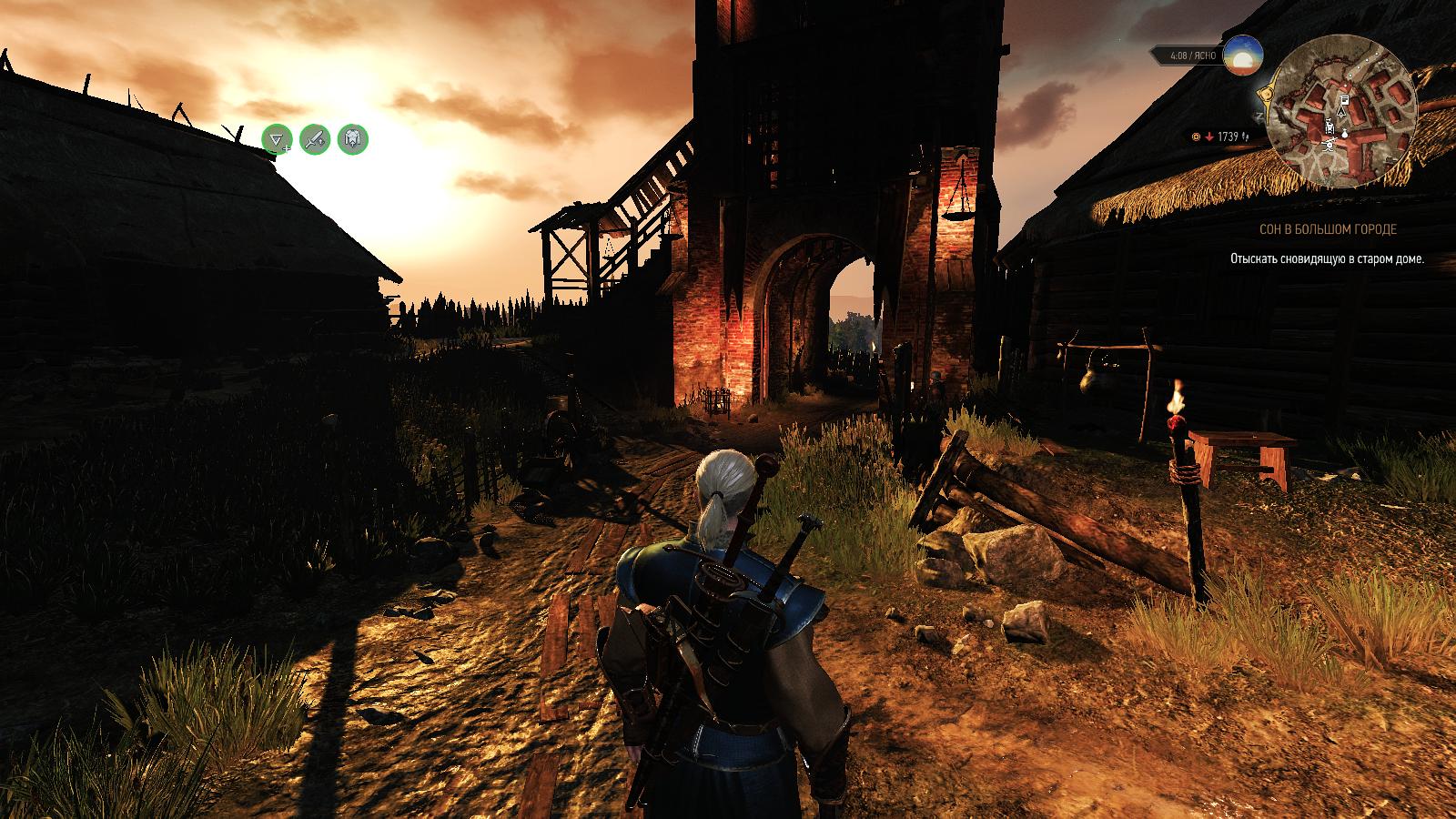This screenshot has height=819, width=1456.
Task: Click the notice board marker on the minimap
Action: click(x=1344, y=100)
